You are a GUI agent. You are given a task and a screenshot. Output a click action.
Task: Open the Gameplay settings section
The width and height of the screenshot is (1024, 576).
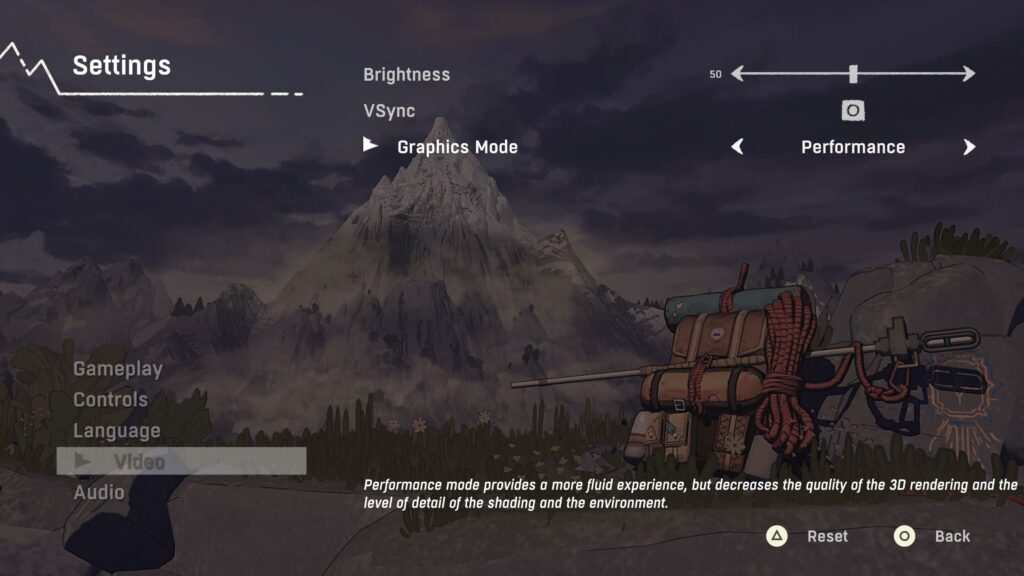pos(118,369)
